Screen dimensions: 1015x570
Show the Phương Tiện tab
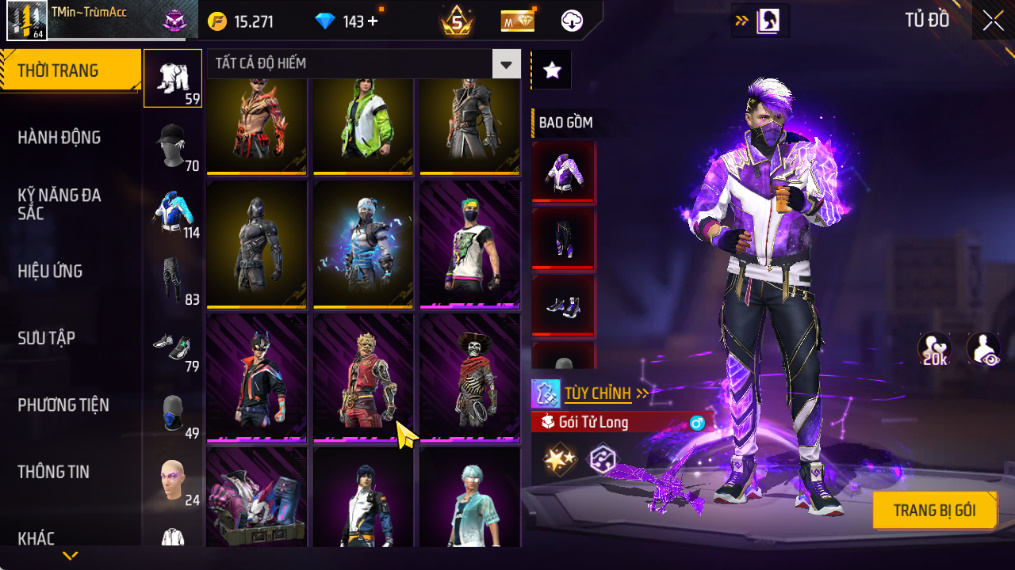click(63, 405)
